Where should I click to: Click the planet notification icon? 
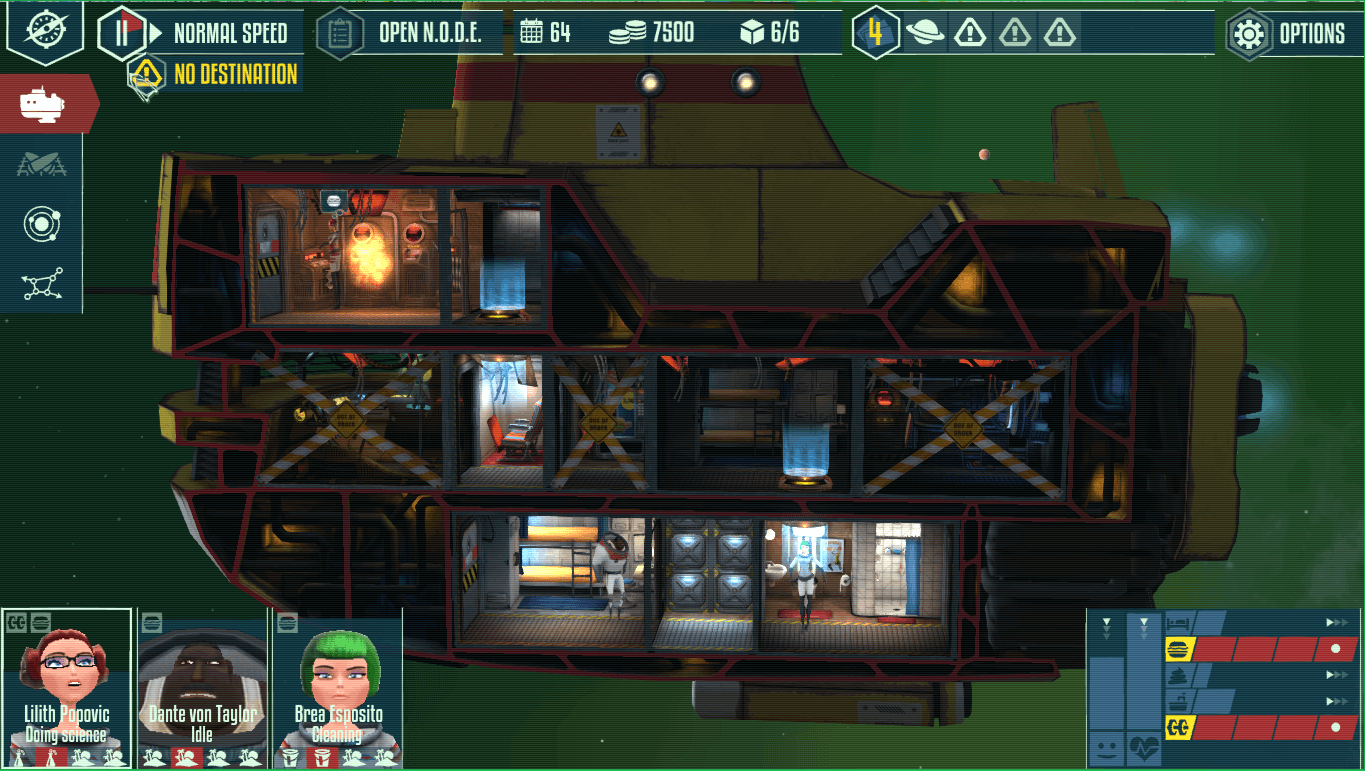tap(925, 34)
